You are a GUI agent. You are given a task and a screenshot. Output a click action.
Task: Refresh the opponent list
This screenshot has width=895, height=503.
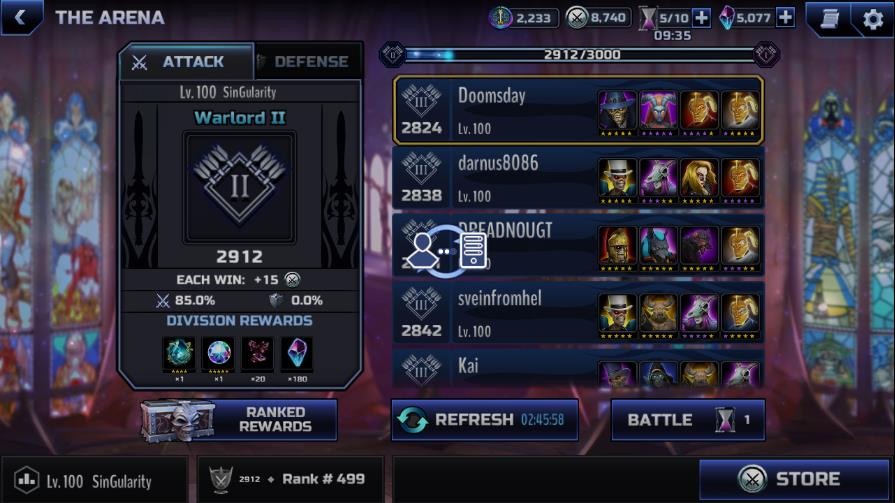click(x=484, y=420)
